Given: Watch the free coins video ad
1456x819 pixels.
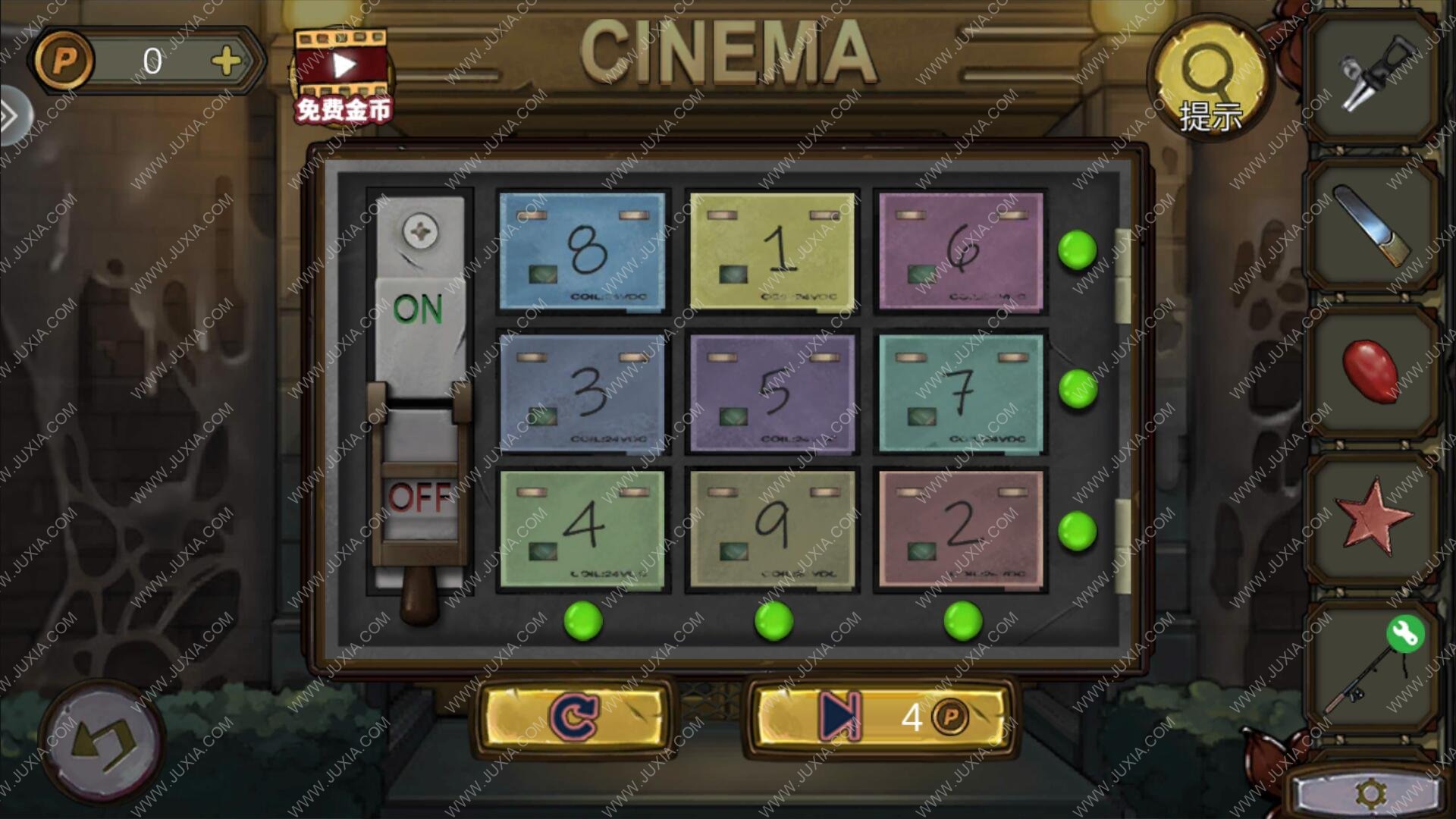Looking at the screenshot, I should tap(343, 76).
